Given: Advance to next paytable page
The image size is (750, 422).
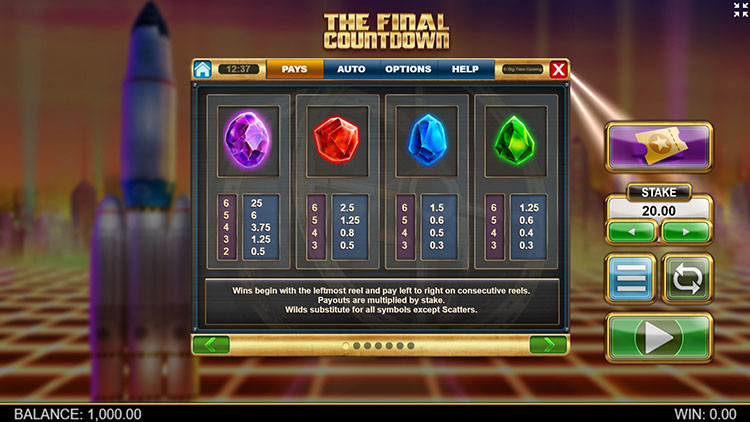Looking at the screenshot, I should 548,345.
